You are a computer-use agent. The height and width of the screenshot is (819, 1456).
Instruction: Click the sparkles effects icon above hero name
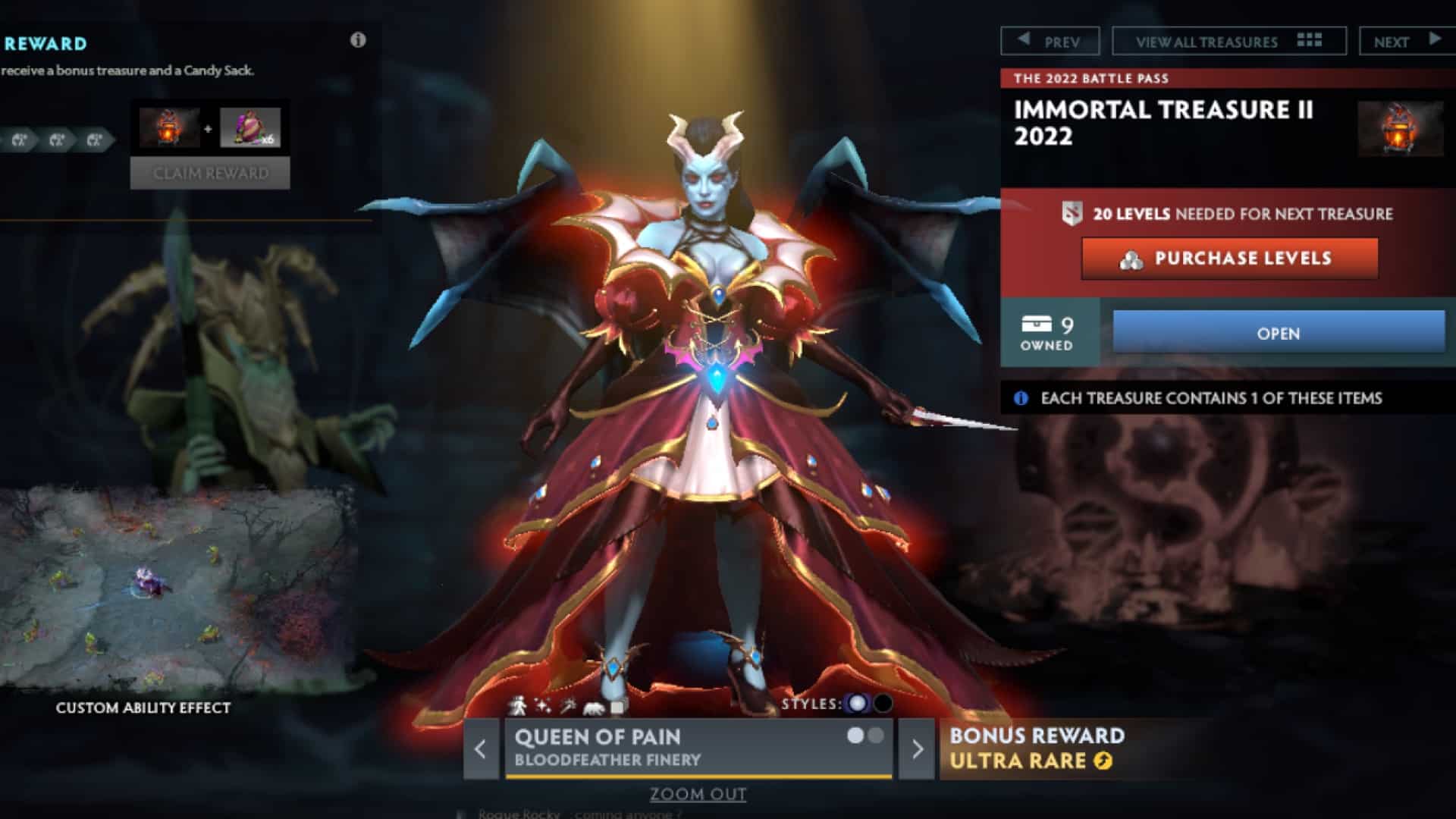pyautogui.click(x=543, y=706)
